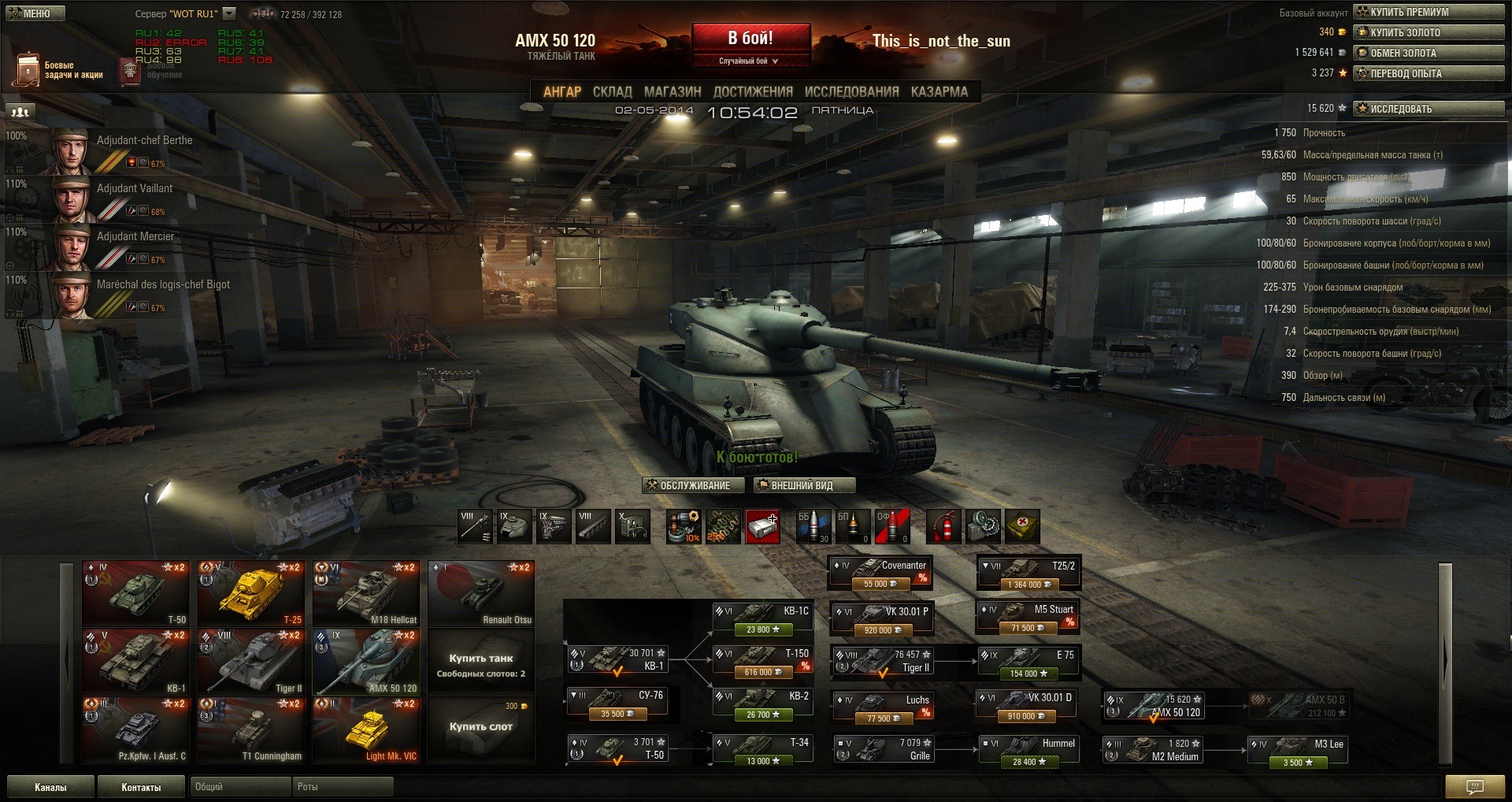The height and width of the screenshot is (802, 1512).
Task: Click the ИССЛЕДОВАТЬ button
Action: click(x=1429, y=109)
